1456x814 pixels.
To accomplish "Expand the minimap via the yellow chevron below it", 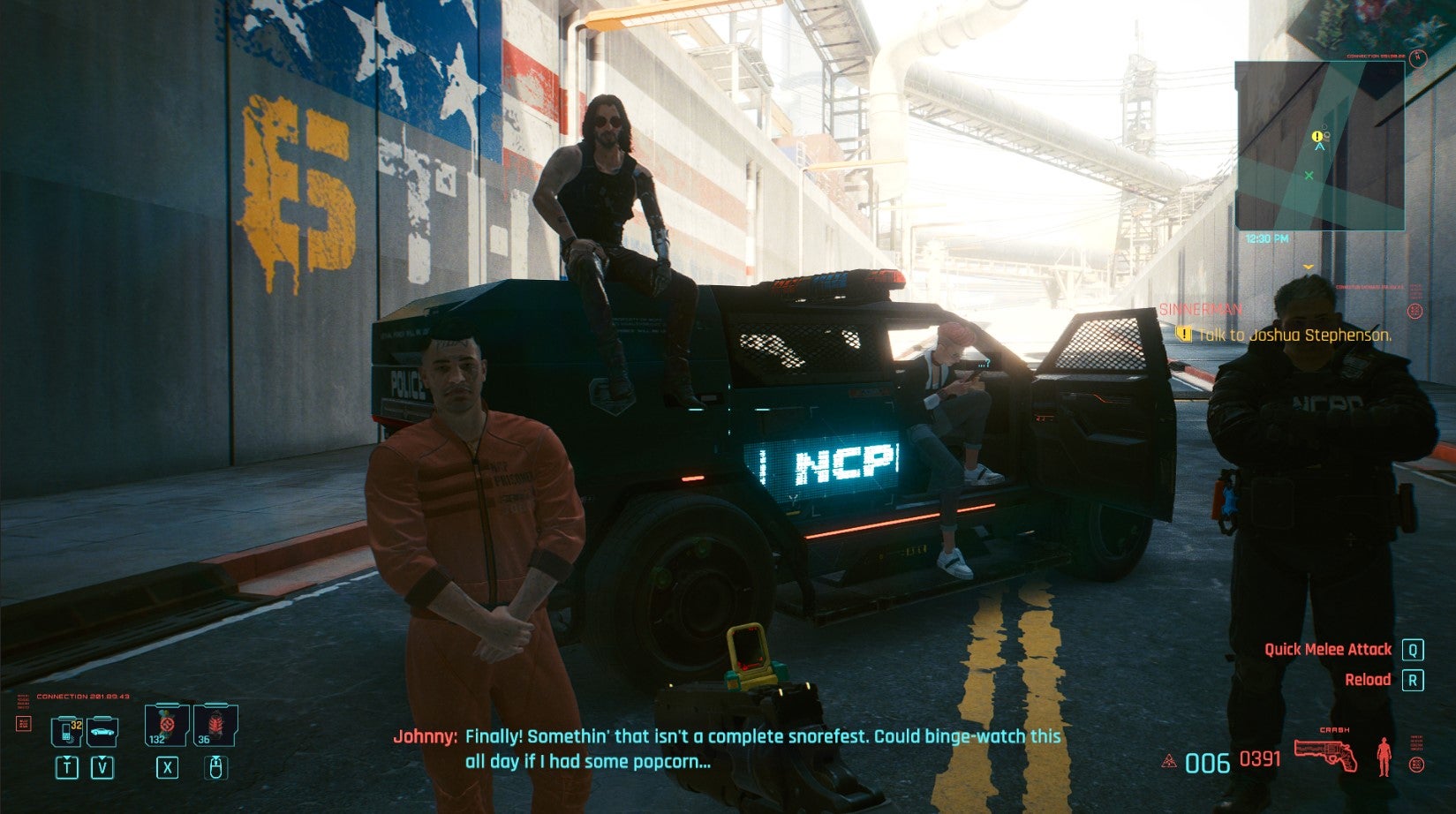I will pyautogui.click(x=1309, y=267).
